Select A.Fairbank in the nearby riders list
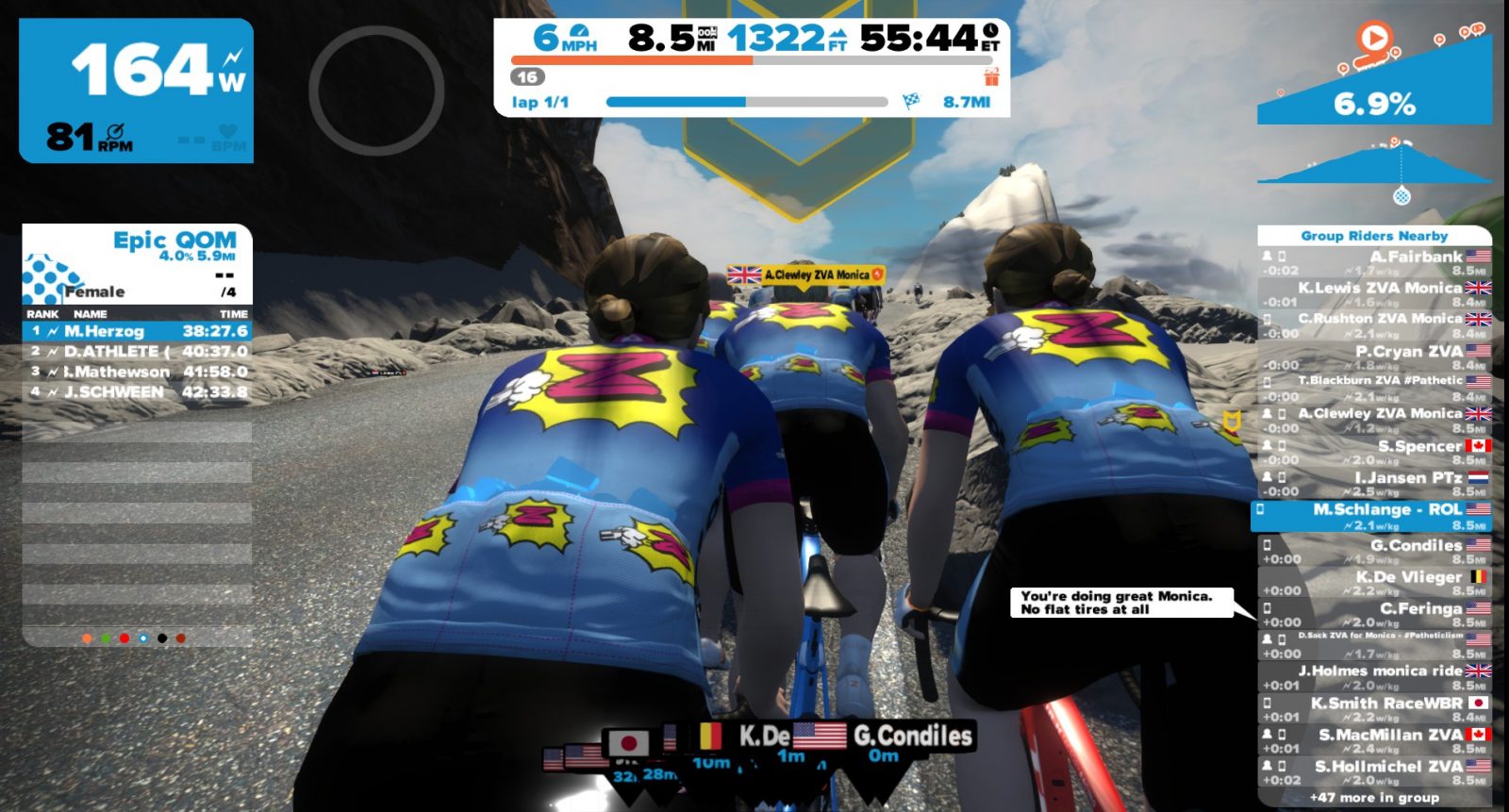 point(1375,263)
